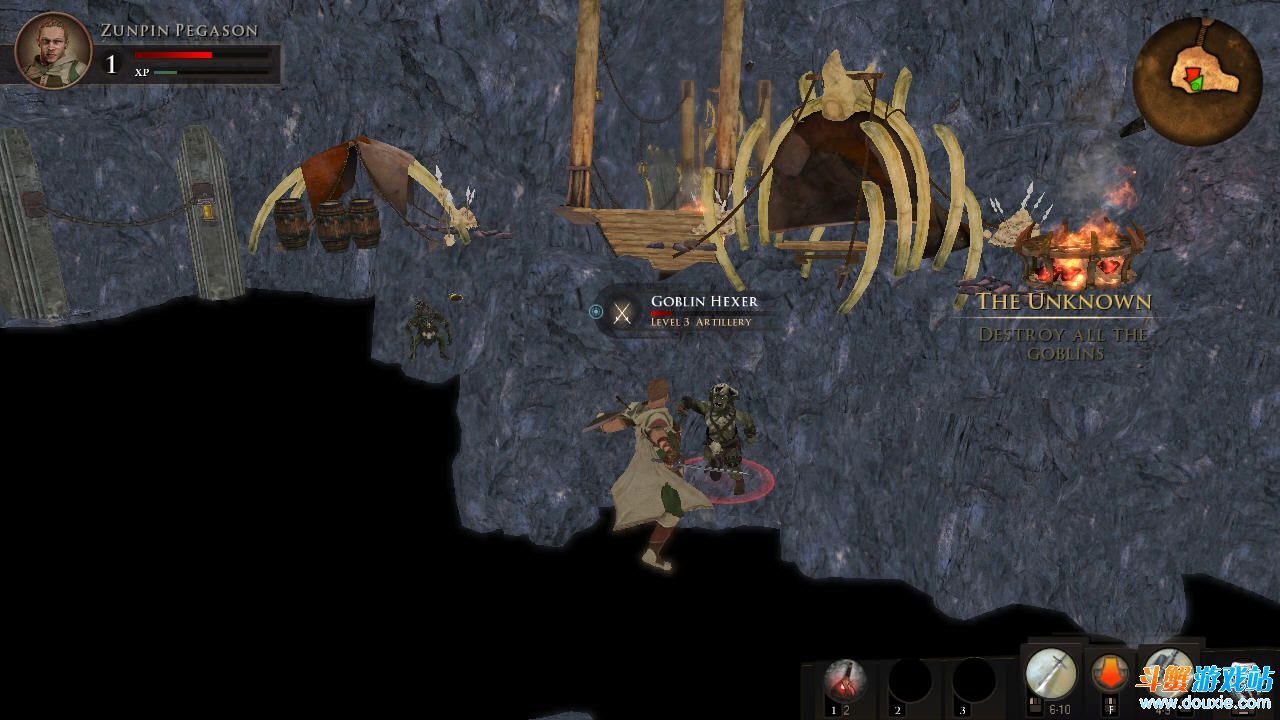The image size is (1280, 720).
Task: Activate the orange arrow ability icon
Action: point(1109,672)
